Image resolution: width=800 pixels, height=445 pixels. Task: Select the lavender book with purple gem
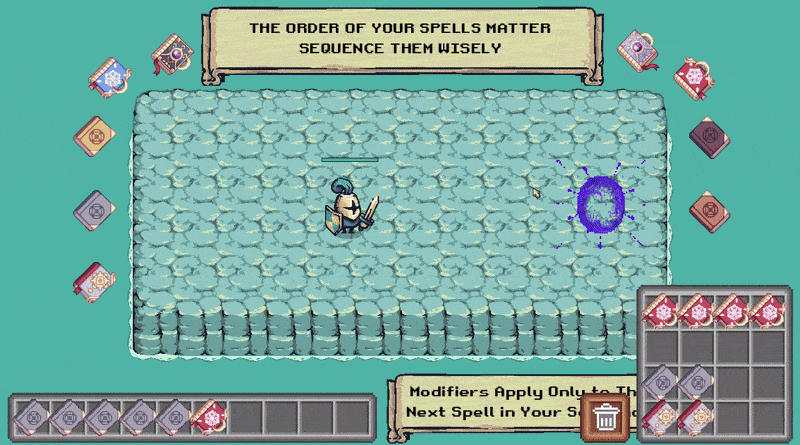[636, 48]
